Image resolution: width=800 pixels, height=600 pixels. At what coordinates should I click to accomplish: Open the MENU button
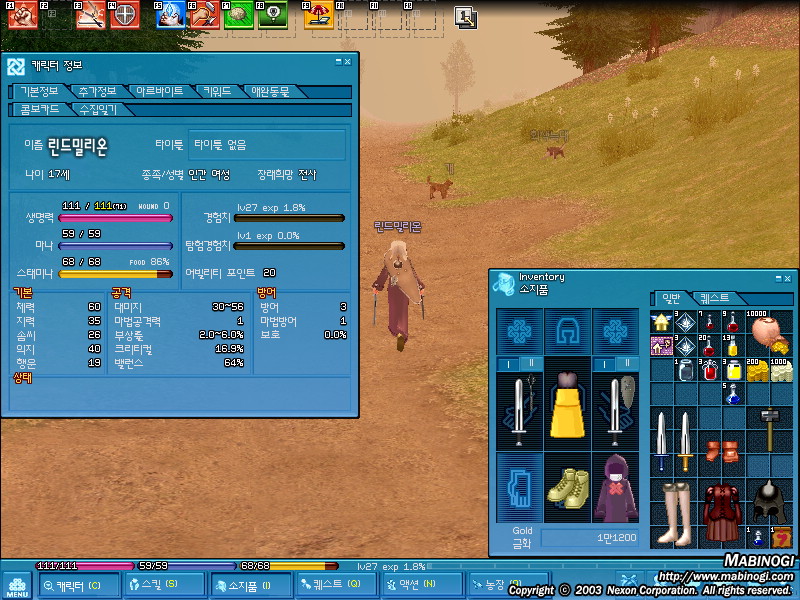tap(16, 583)
